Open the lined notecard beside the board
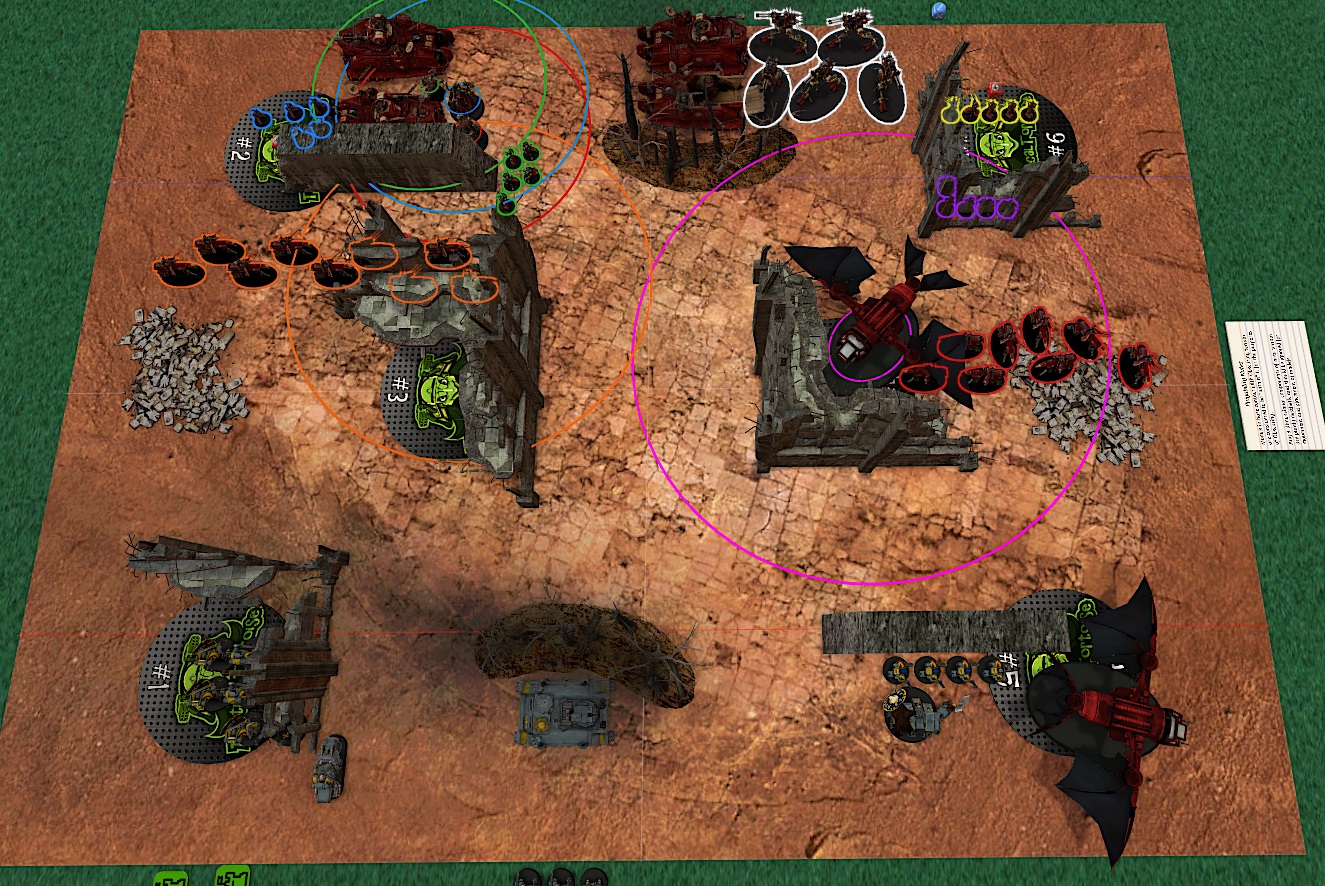The width and height of the screenshot is (1325, 886). [1274, 385]
